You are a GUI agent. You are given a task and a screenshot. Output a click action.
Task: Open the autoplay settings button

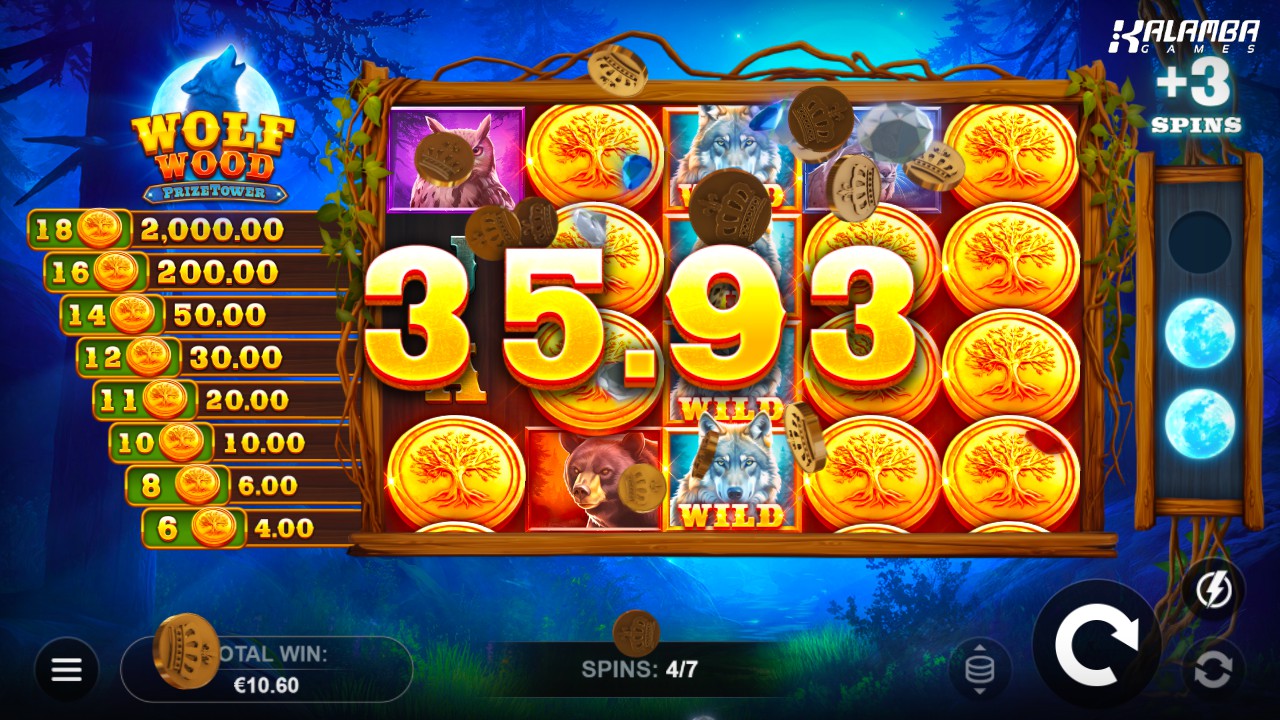tap(1213, 669)
